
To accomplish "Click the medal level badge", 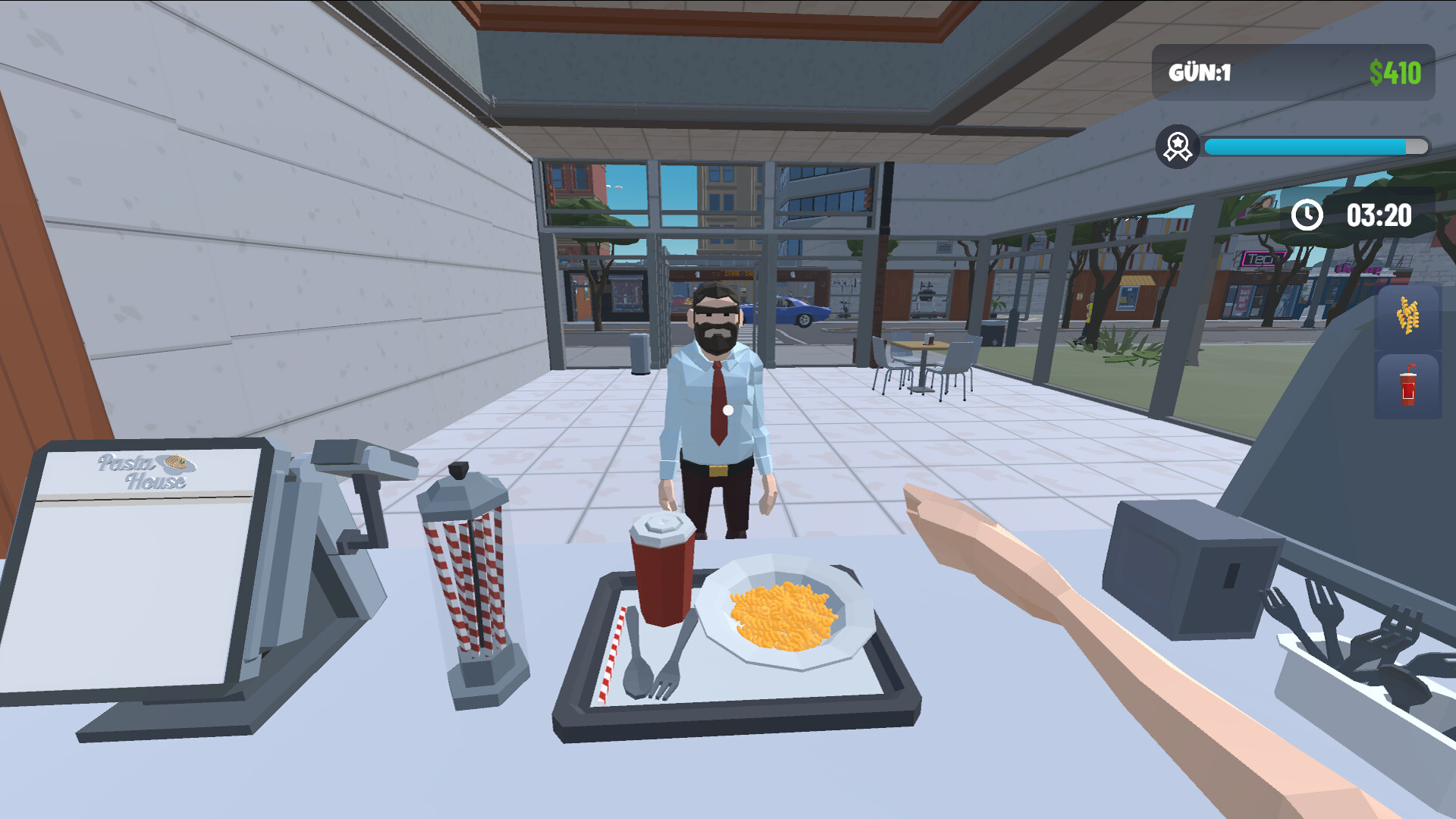I will coord(1178,144).
